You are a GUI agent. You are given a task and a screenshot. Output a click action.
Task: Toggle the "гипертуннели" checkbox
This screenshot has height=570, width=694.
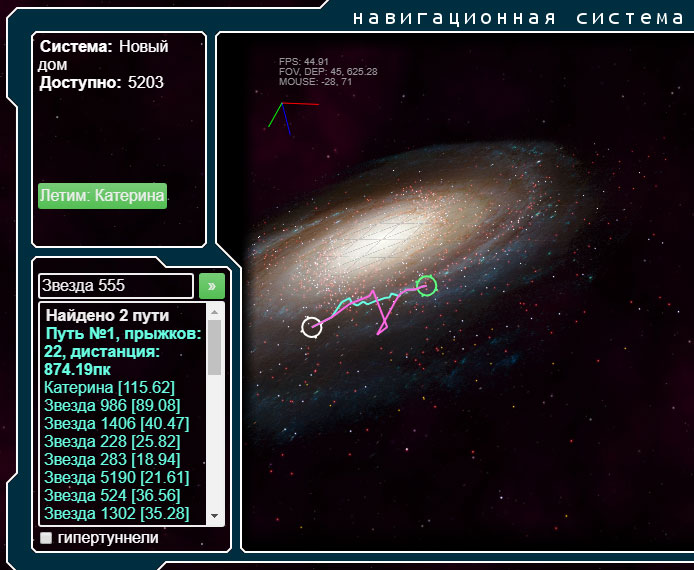click(x=46, y=538)
